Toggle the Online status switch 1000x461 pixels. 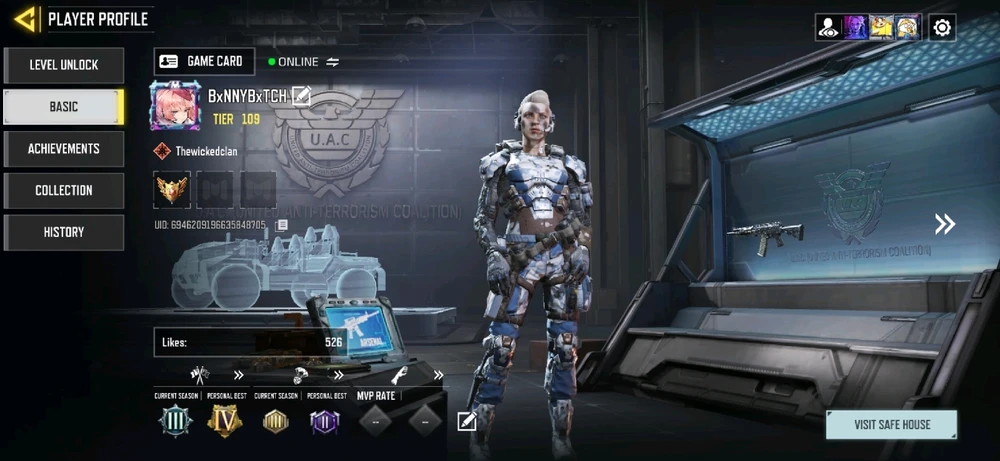click(333, 62)
